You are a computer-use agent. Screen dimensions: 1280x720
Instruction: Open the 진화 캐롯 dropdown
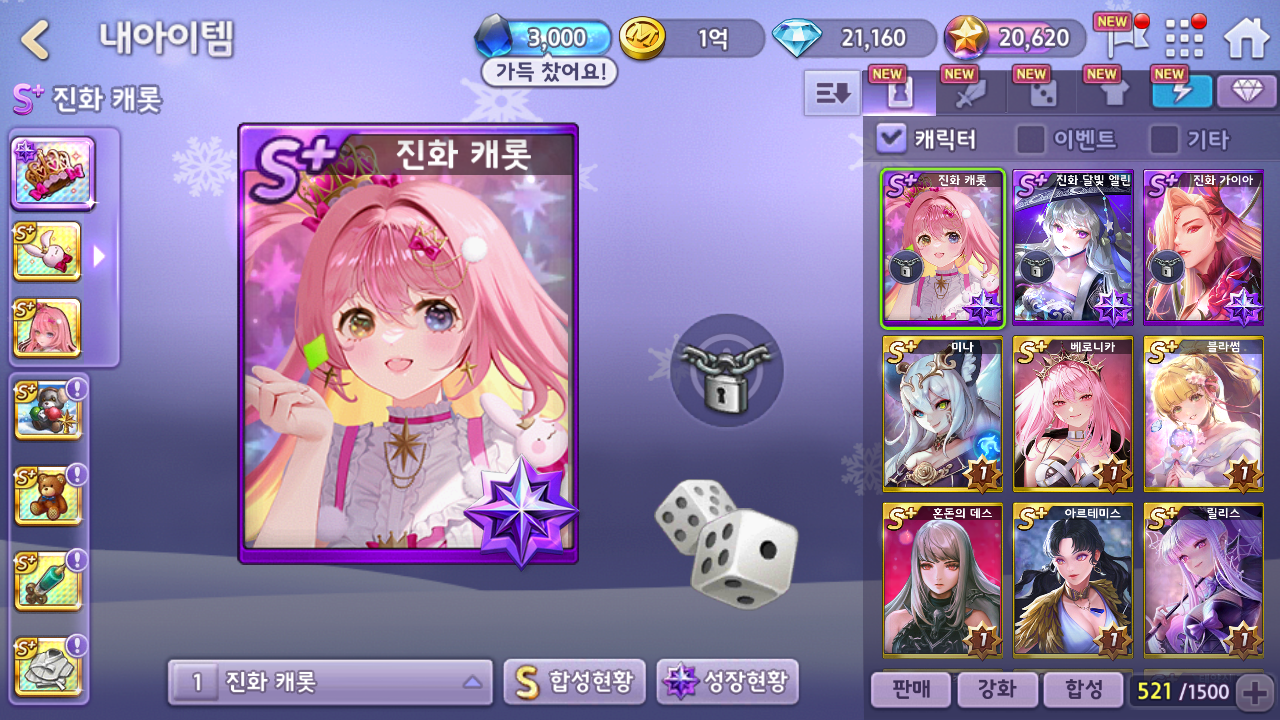330,682
